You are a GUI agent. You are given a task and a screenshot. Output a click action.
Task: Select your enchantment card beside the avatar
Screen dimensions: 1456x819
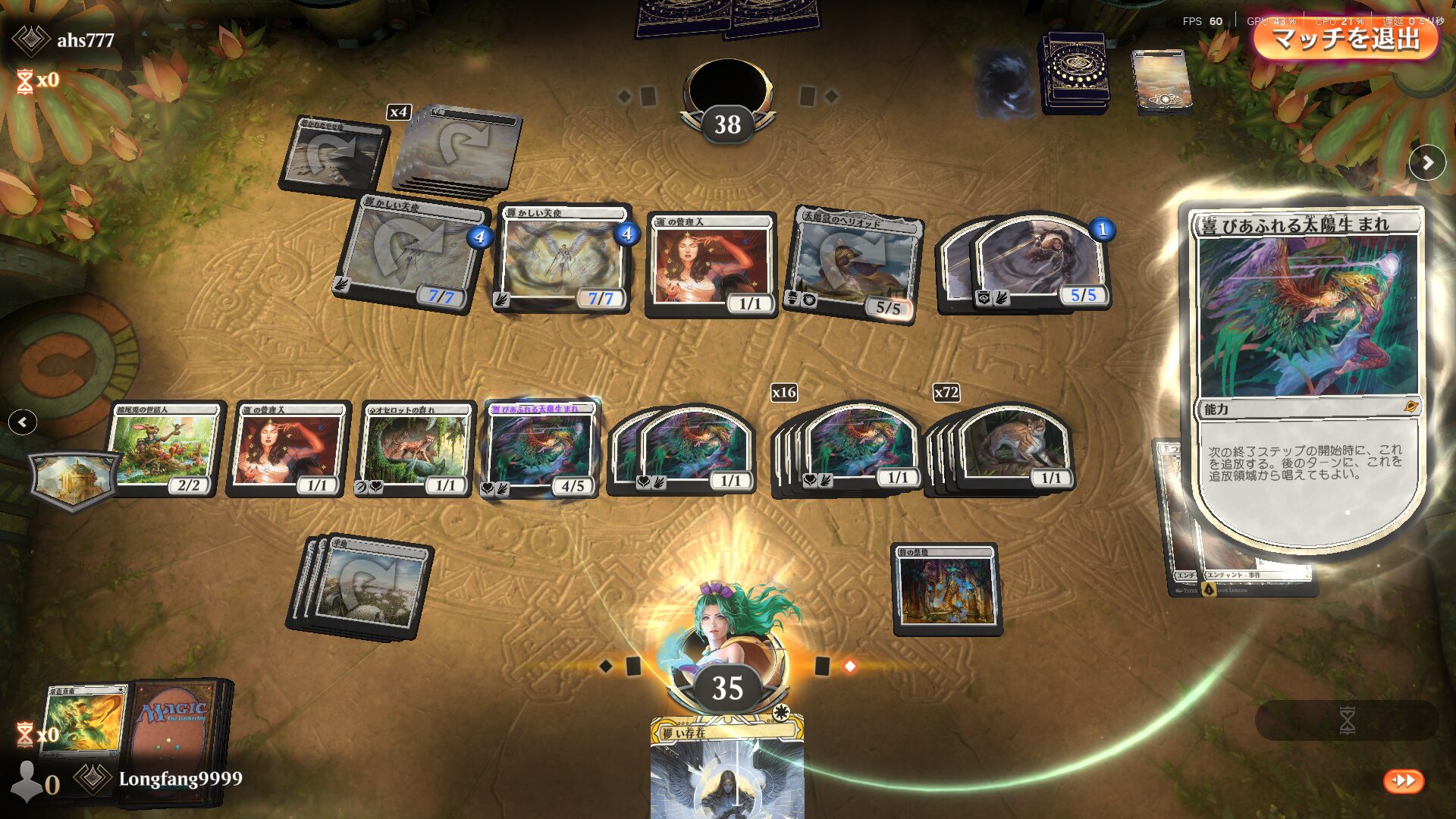946,589
